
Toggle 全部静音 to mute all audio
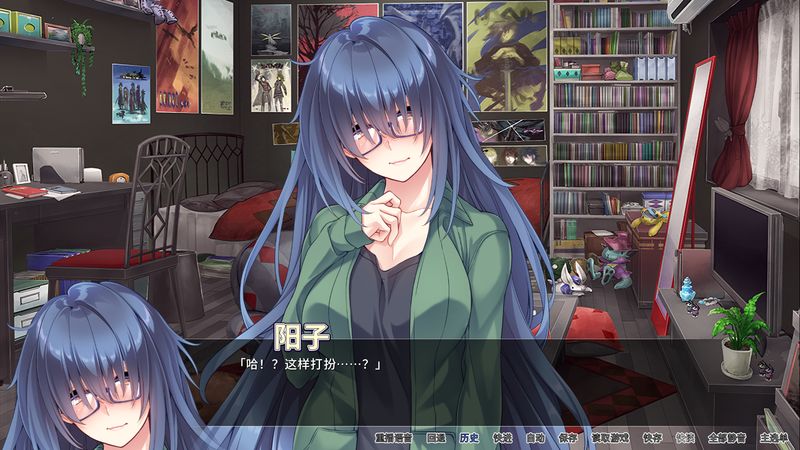pyautogui.click(x=725, y=438)
